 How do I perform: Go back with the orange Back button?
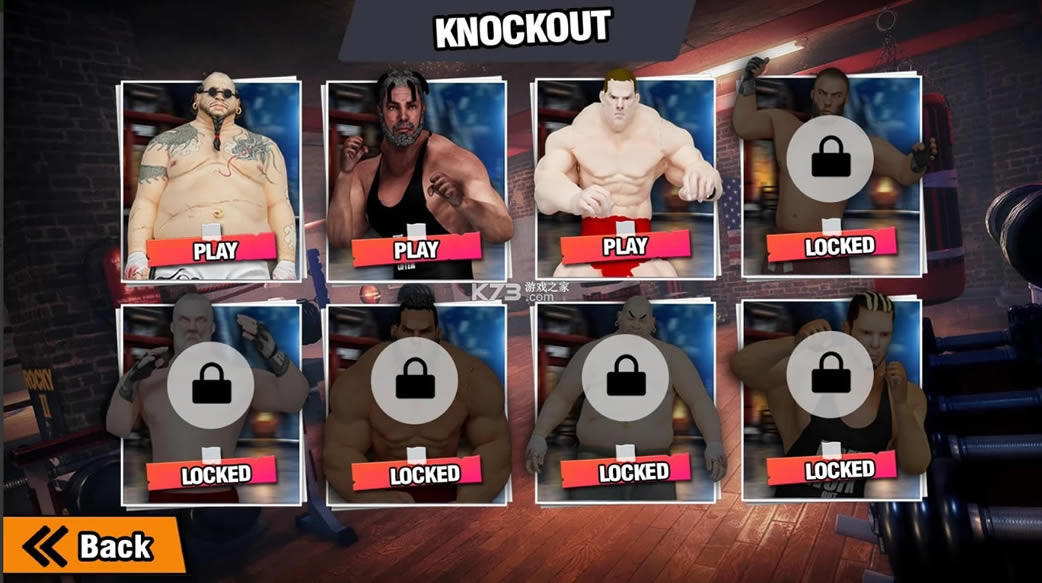point(95,546)
